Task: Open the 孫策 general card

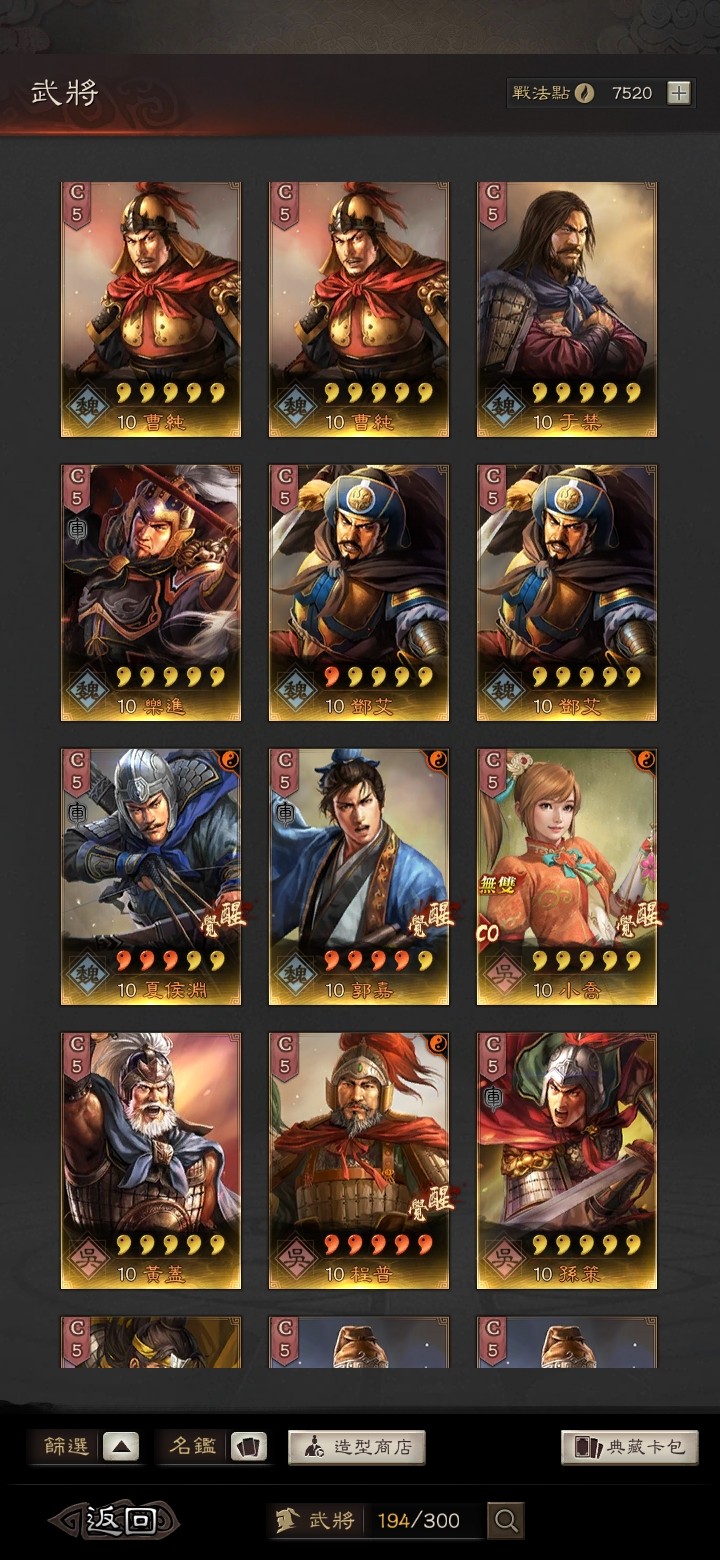Action: click(x=566, y=1160)
